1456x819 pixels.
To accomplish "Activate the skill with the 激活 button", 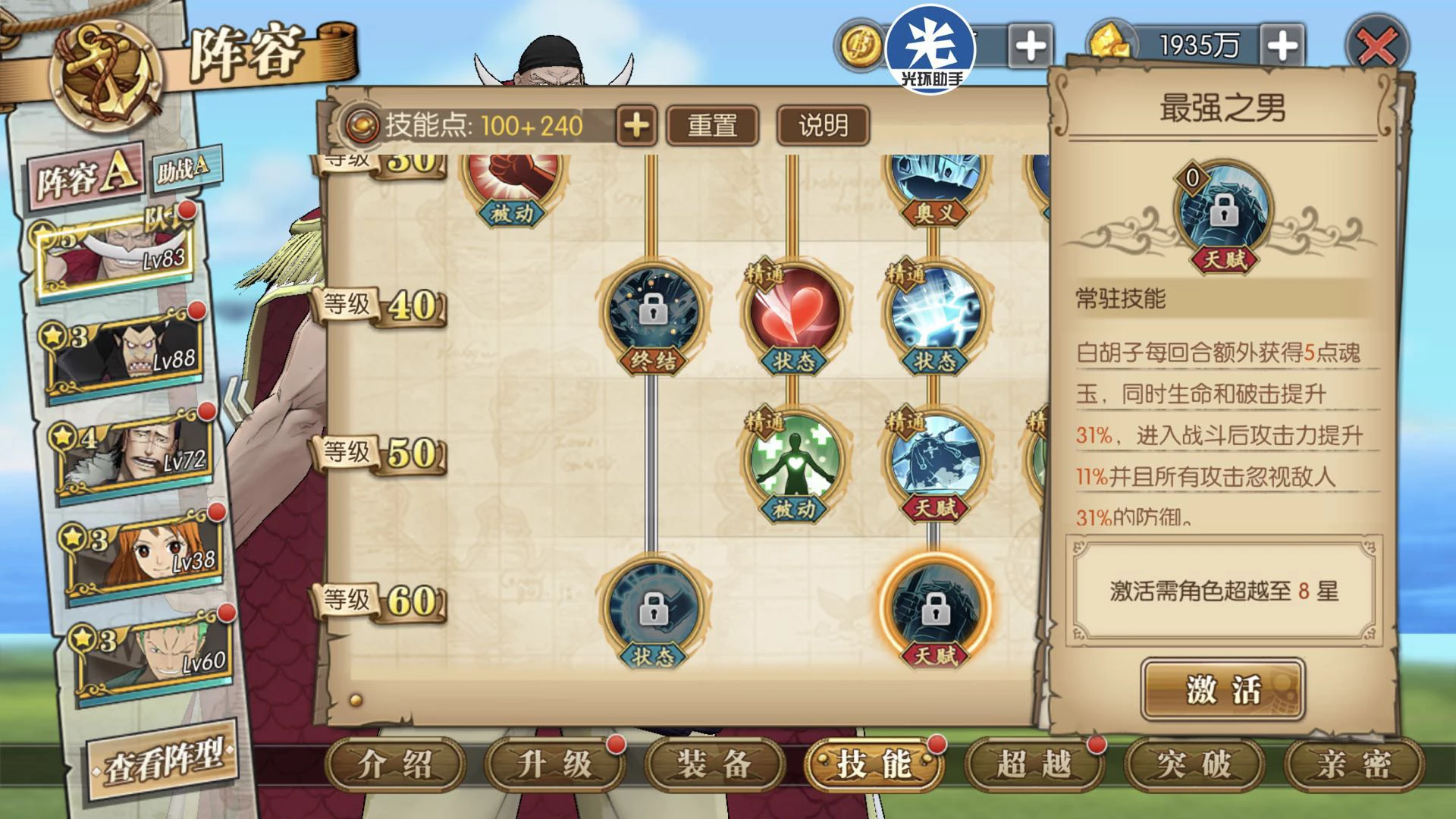I will point(1222,689).
